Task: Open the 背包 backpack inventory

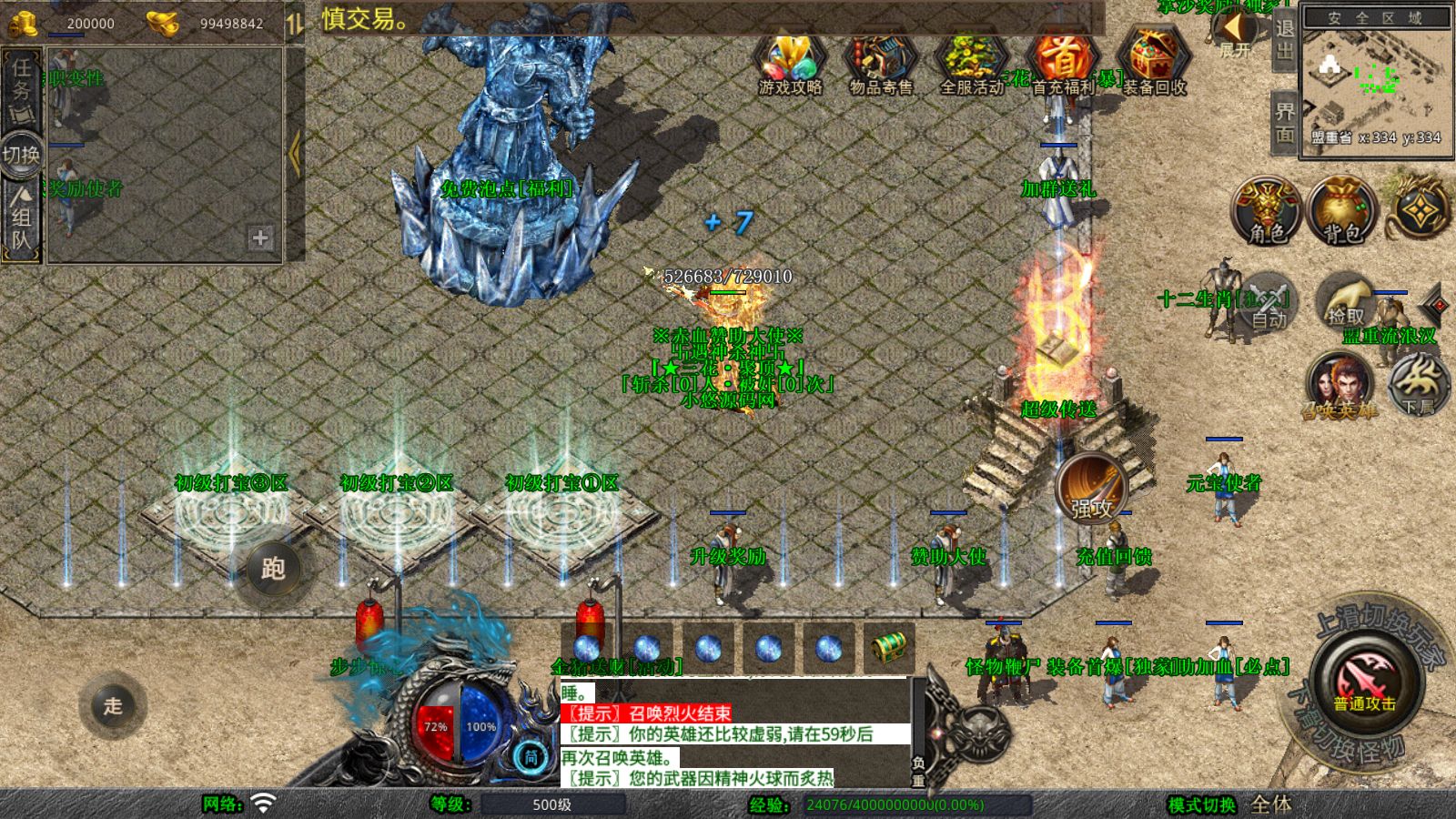Action: pyautogui.click(x=1342, y=211)
